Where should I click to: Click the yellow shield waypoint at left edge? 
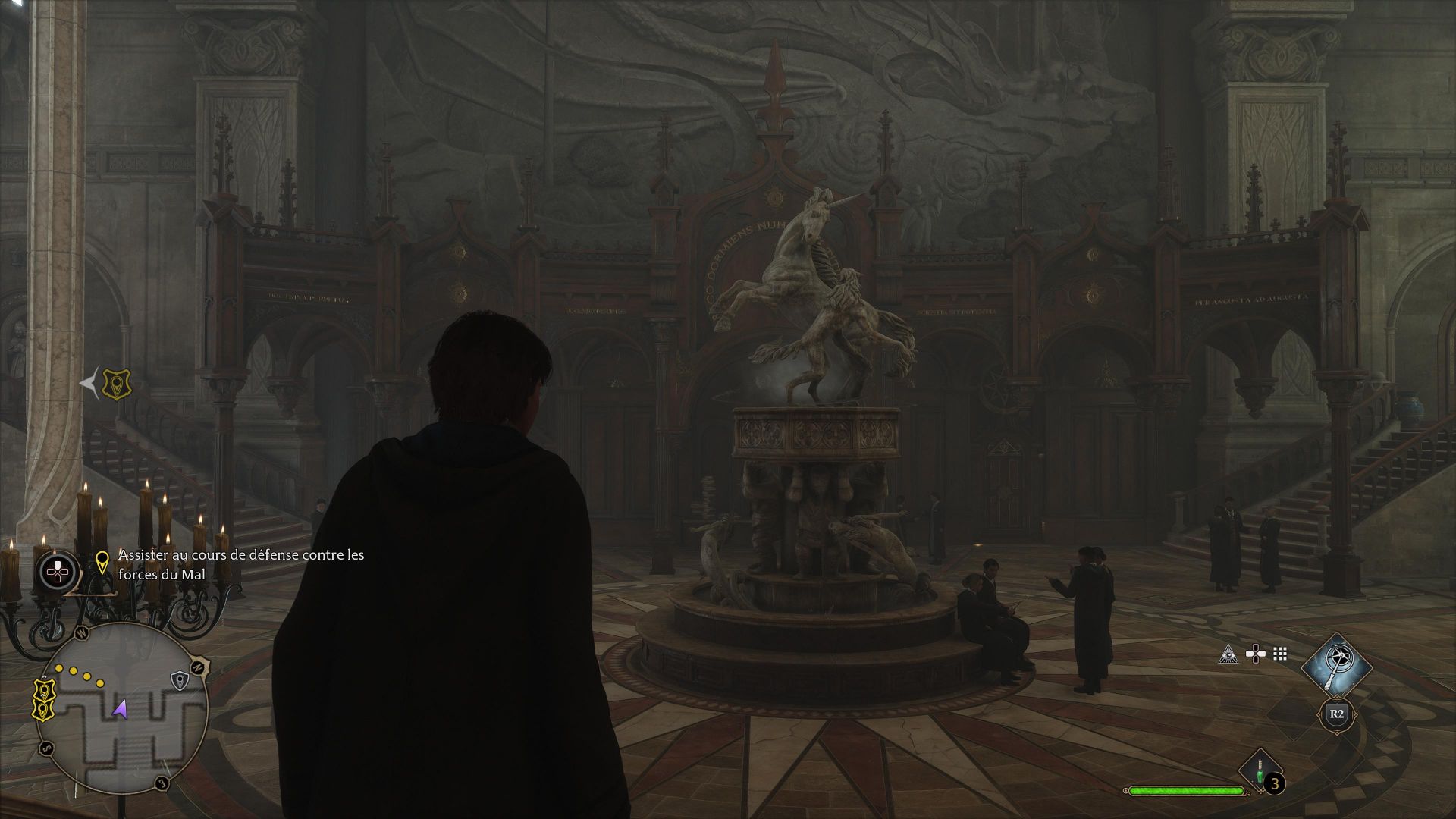point(116,384)
